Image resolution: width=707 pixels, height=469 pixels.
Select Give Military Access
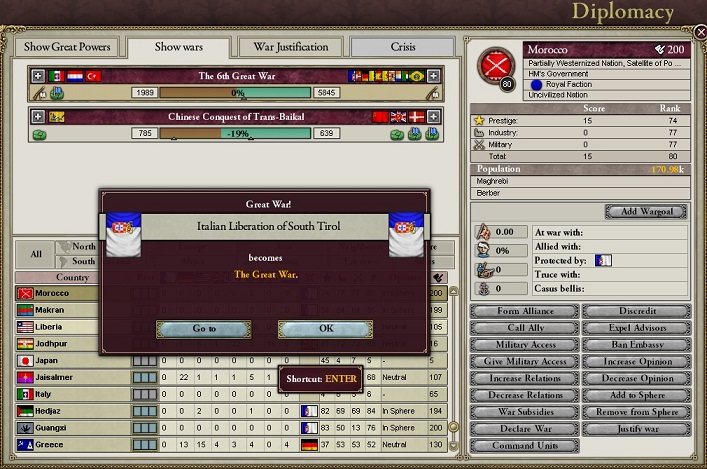(x=524, y=362)
